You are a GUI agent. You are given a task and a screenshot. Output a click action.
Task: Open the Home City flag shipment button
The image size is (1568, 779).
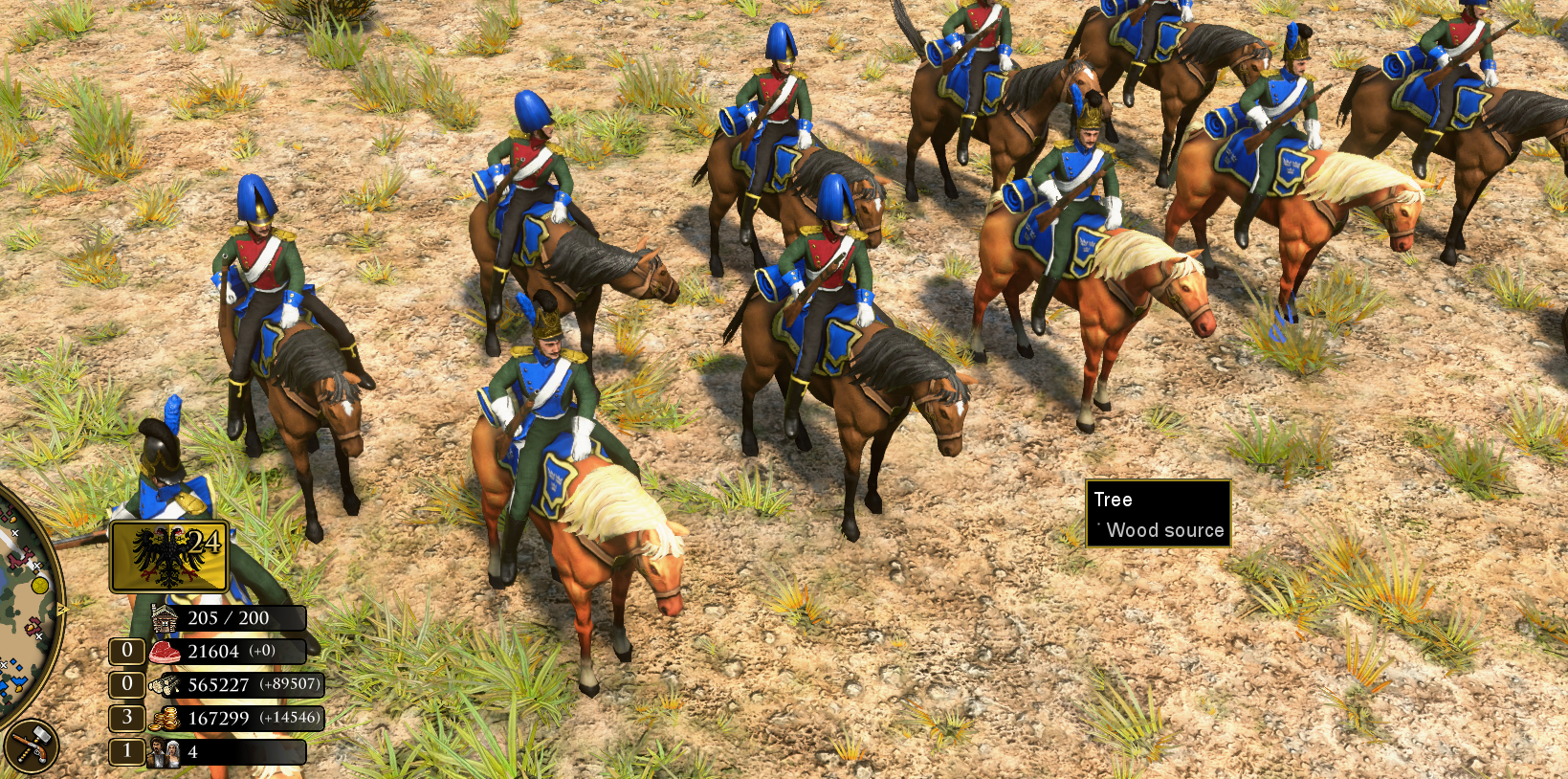click(x=169, y=557)
